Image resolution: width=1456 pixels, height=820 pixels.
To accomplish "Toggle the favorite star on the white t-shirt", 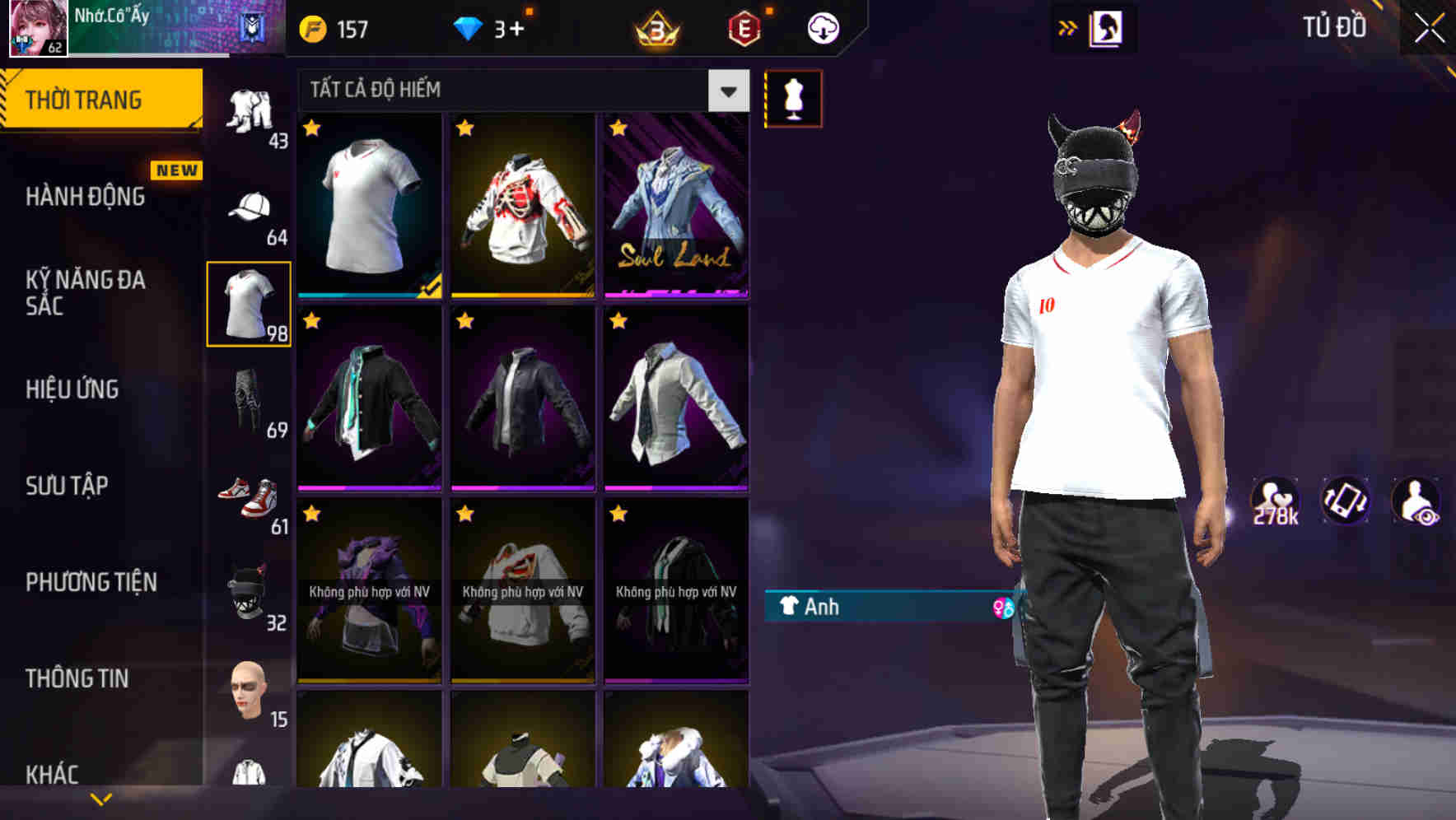I will (311, 128).
